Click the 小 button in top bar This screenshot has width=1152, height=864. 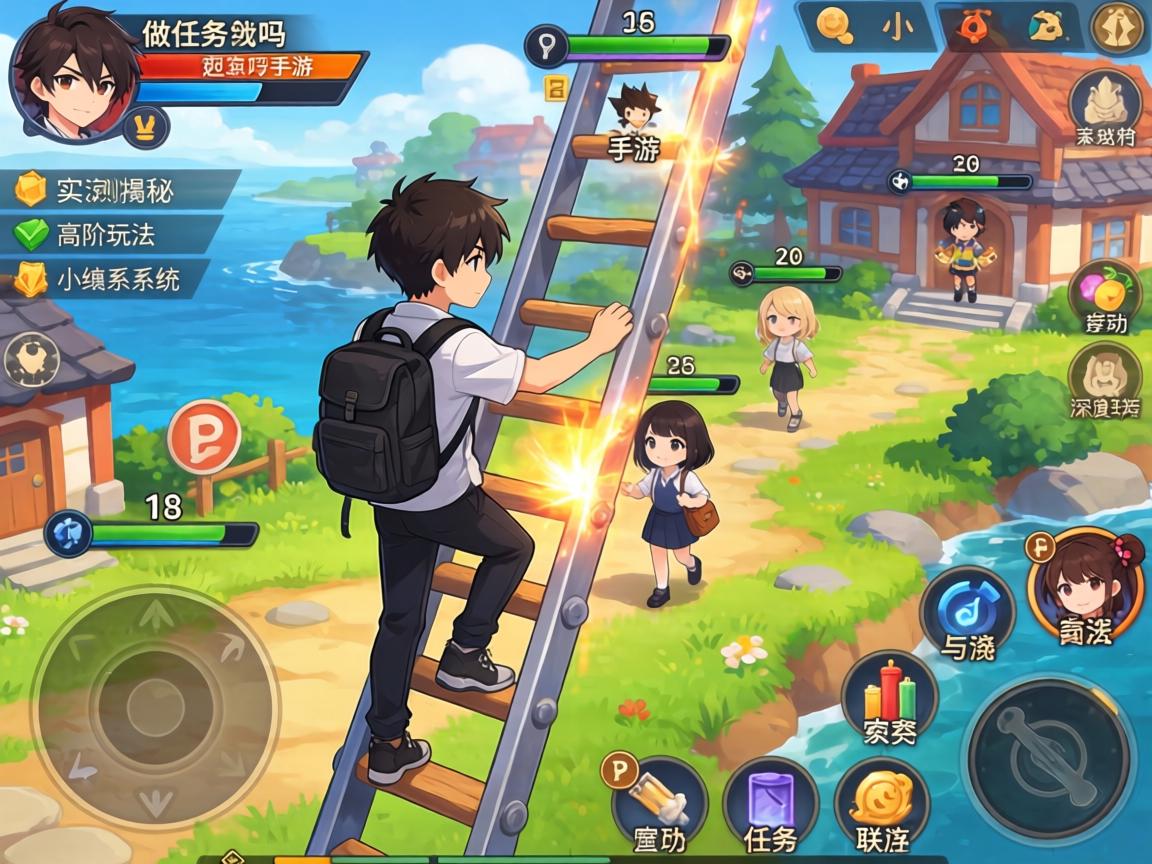coord(898,27)
